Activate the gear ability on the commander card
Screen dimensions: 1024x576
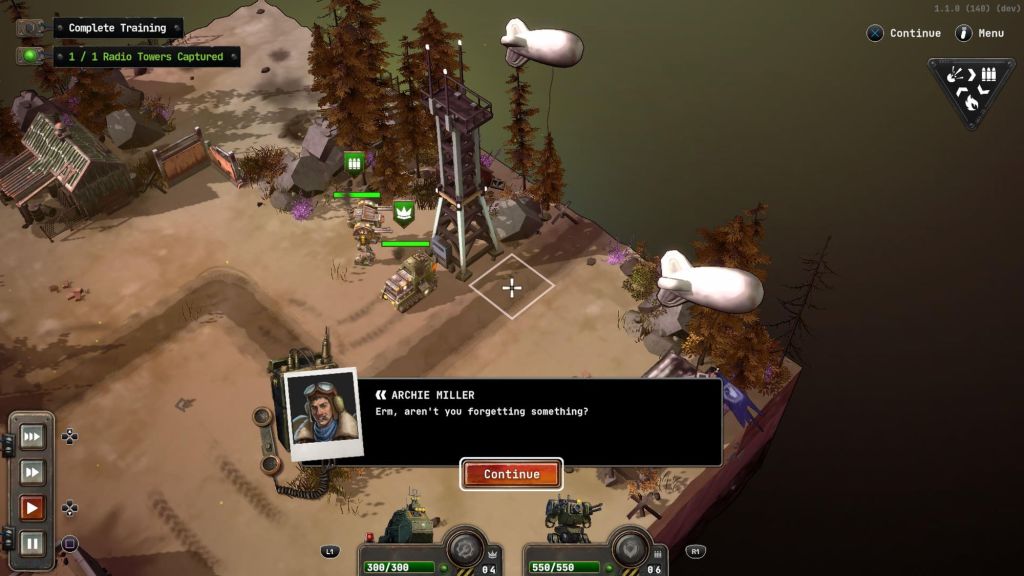(465, 548)
